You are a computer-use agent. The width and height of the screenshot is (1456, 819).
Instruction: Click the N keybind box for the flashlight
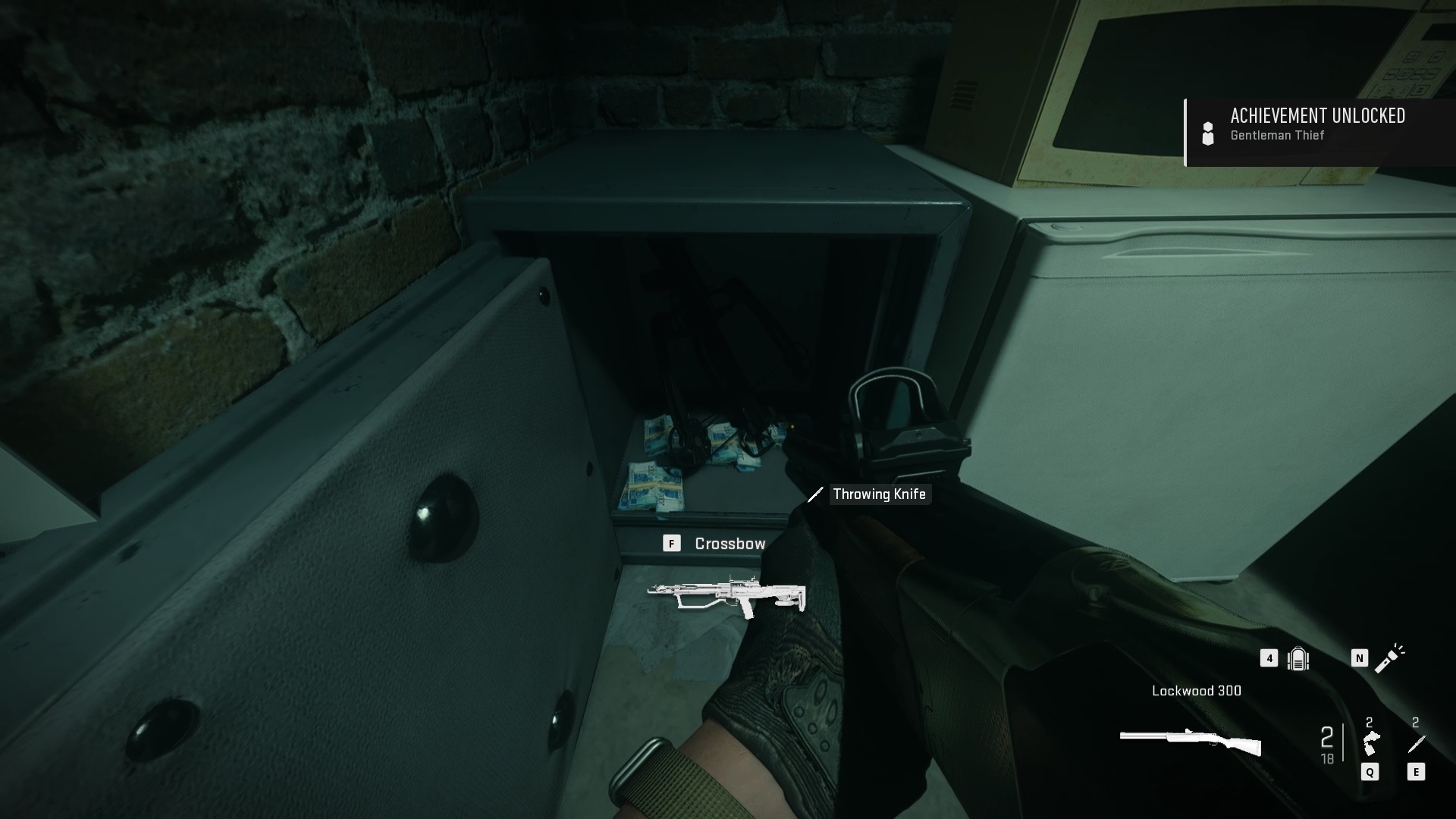(x=1360, y=658)
